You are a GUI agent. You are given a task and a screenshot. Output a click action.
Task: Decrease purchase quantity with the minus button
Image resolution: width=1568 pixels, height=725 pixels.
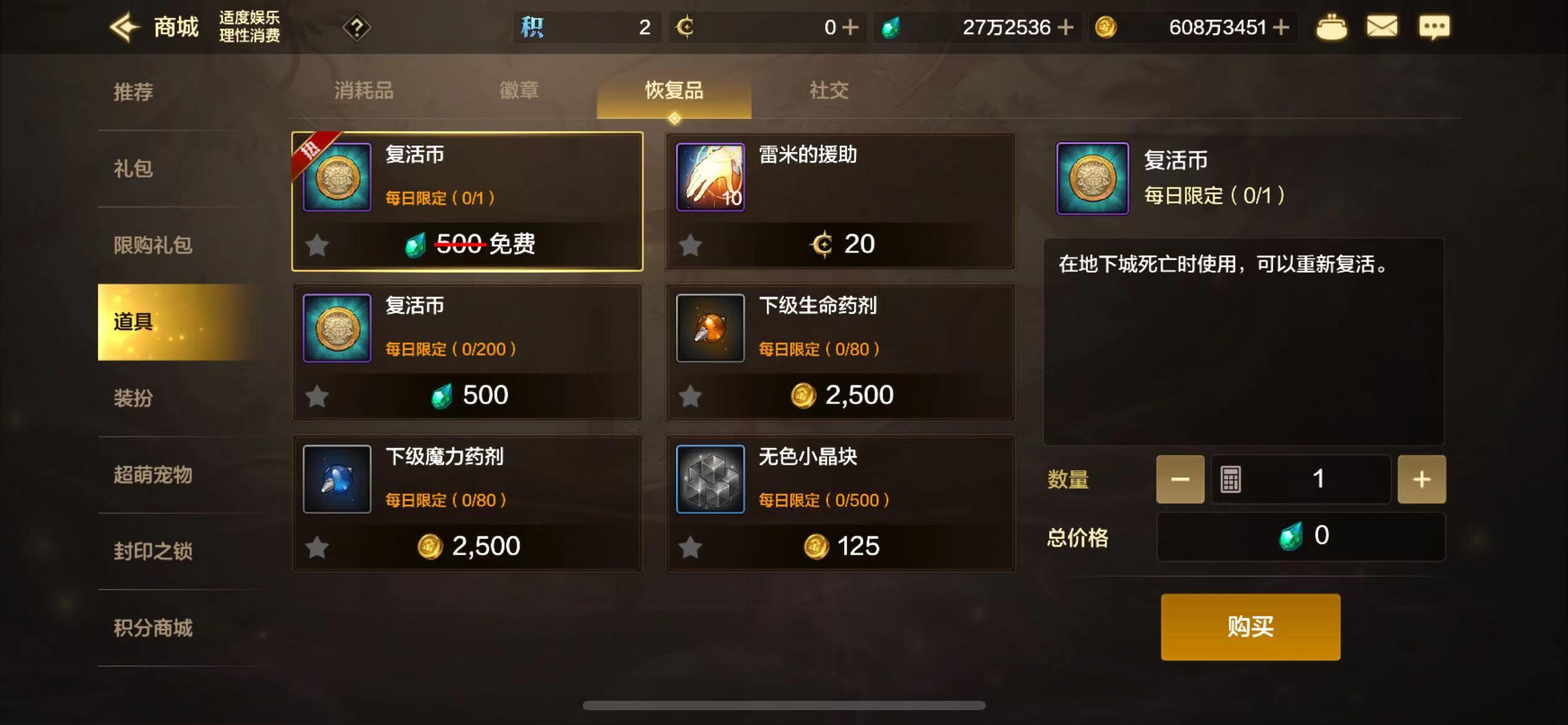pyautogui.click(x=1180, y=479)
